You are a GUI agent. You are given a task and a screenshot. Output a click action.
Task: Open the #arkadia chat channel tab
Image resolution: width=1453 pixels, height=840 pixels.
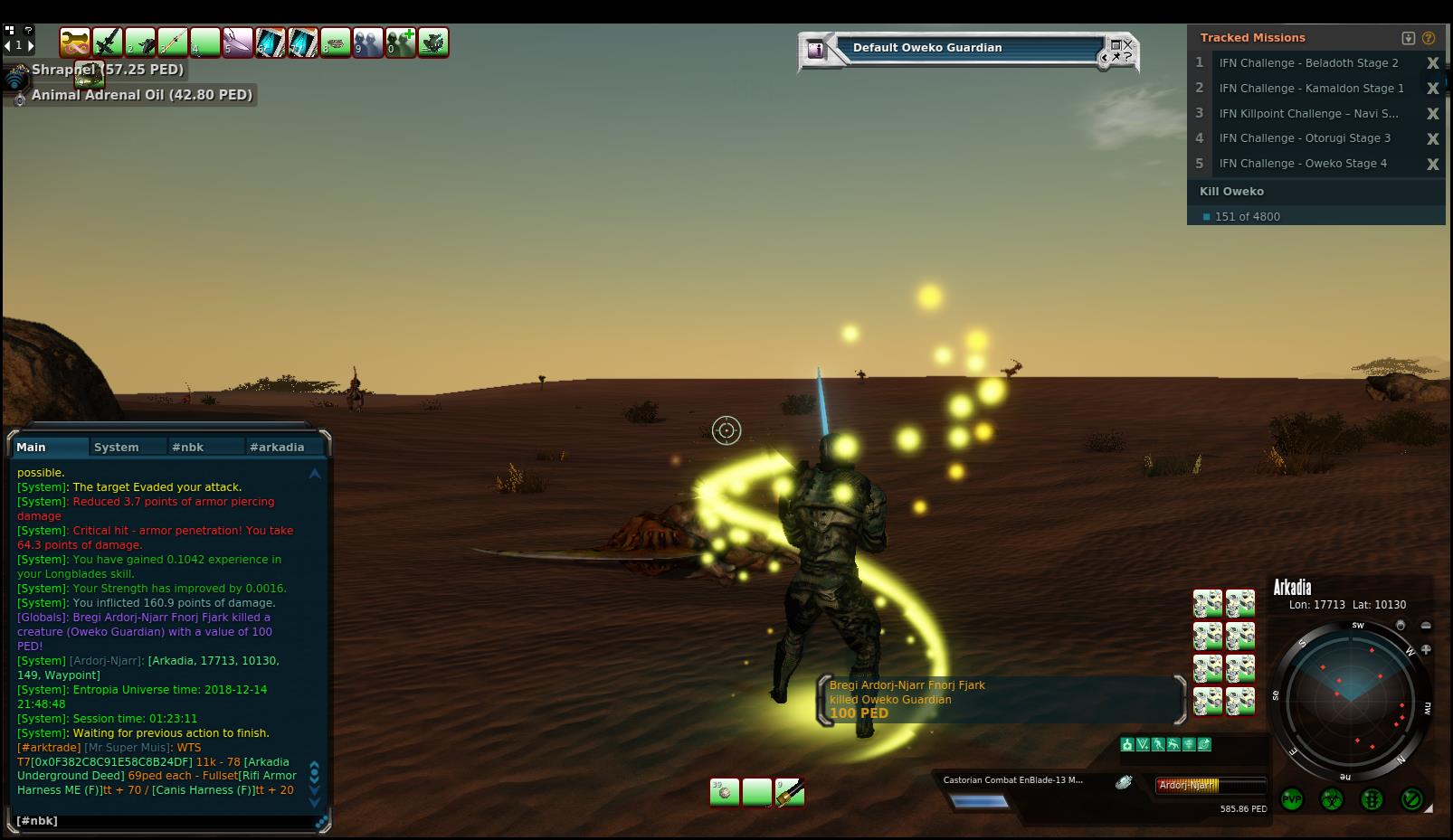[277, 447]
